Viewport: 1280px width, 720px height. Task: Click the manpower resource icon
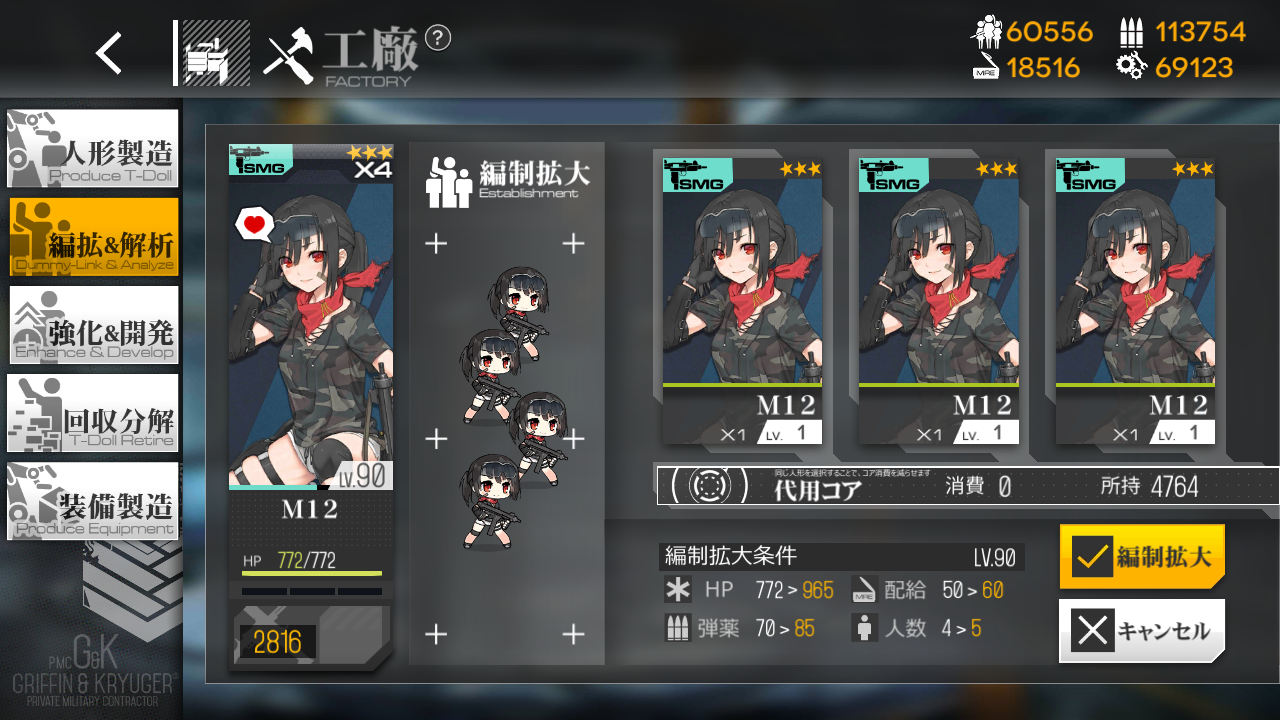988,33
